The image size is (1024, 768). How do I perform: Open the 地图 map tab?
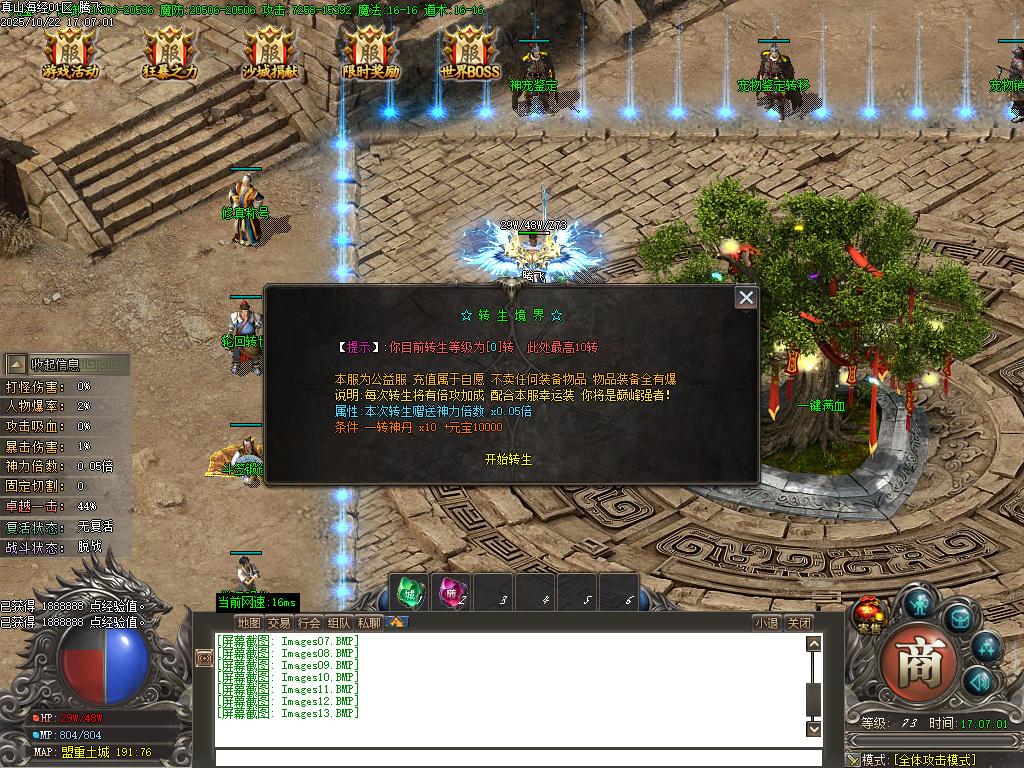249,623
